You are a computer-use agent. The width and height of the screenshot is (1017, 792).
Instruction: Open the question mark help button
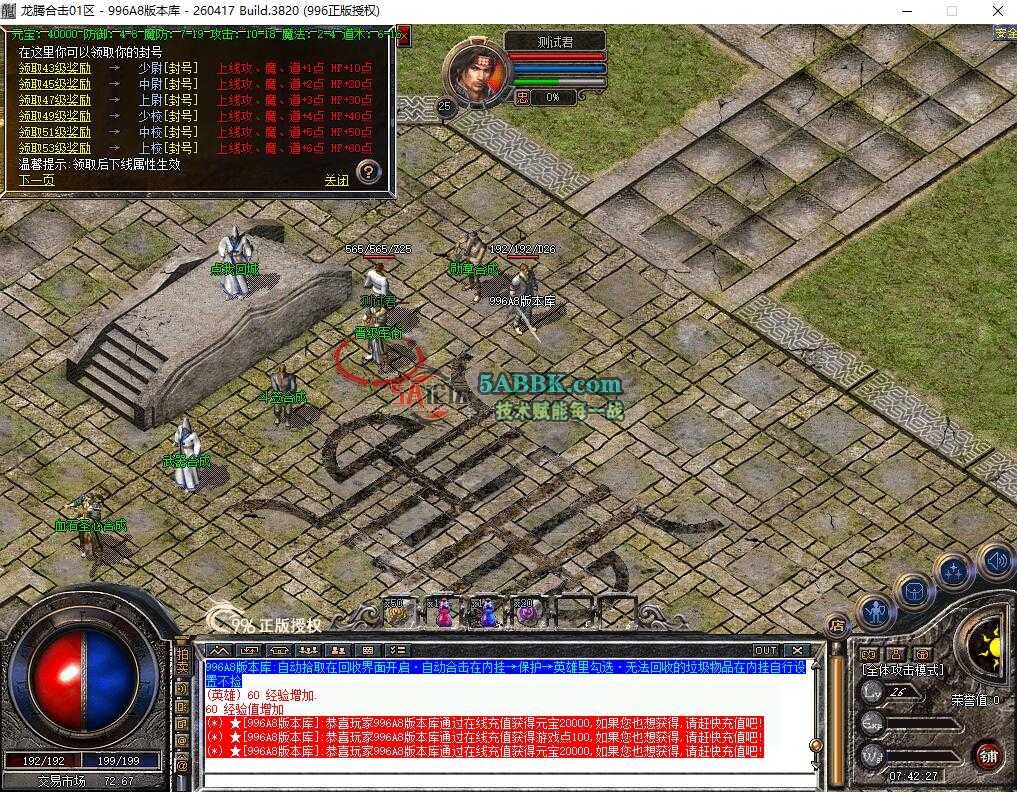pos(368,171)
